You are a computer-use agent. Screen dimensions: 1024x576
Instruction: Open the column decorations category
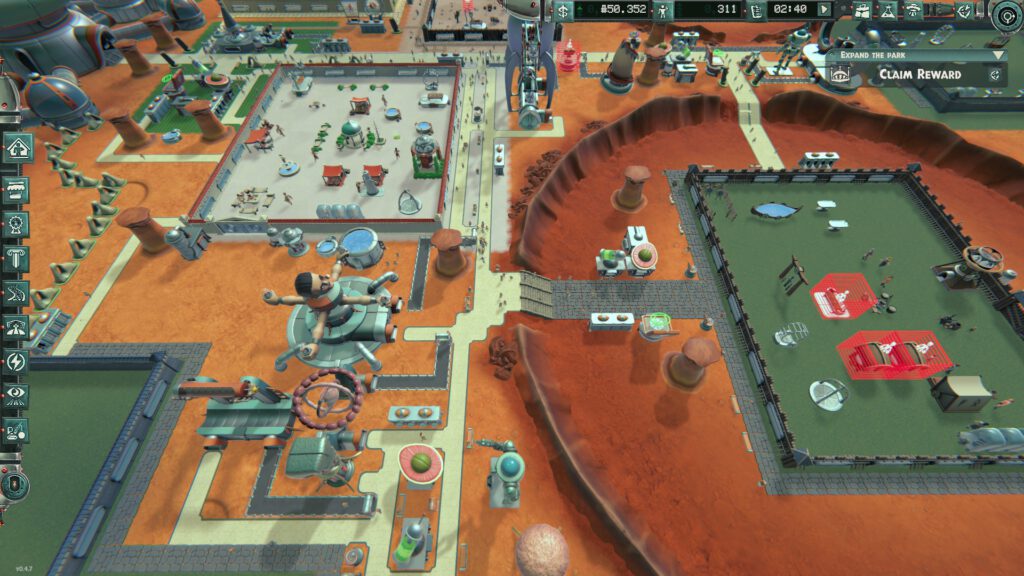click(17, 259)
